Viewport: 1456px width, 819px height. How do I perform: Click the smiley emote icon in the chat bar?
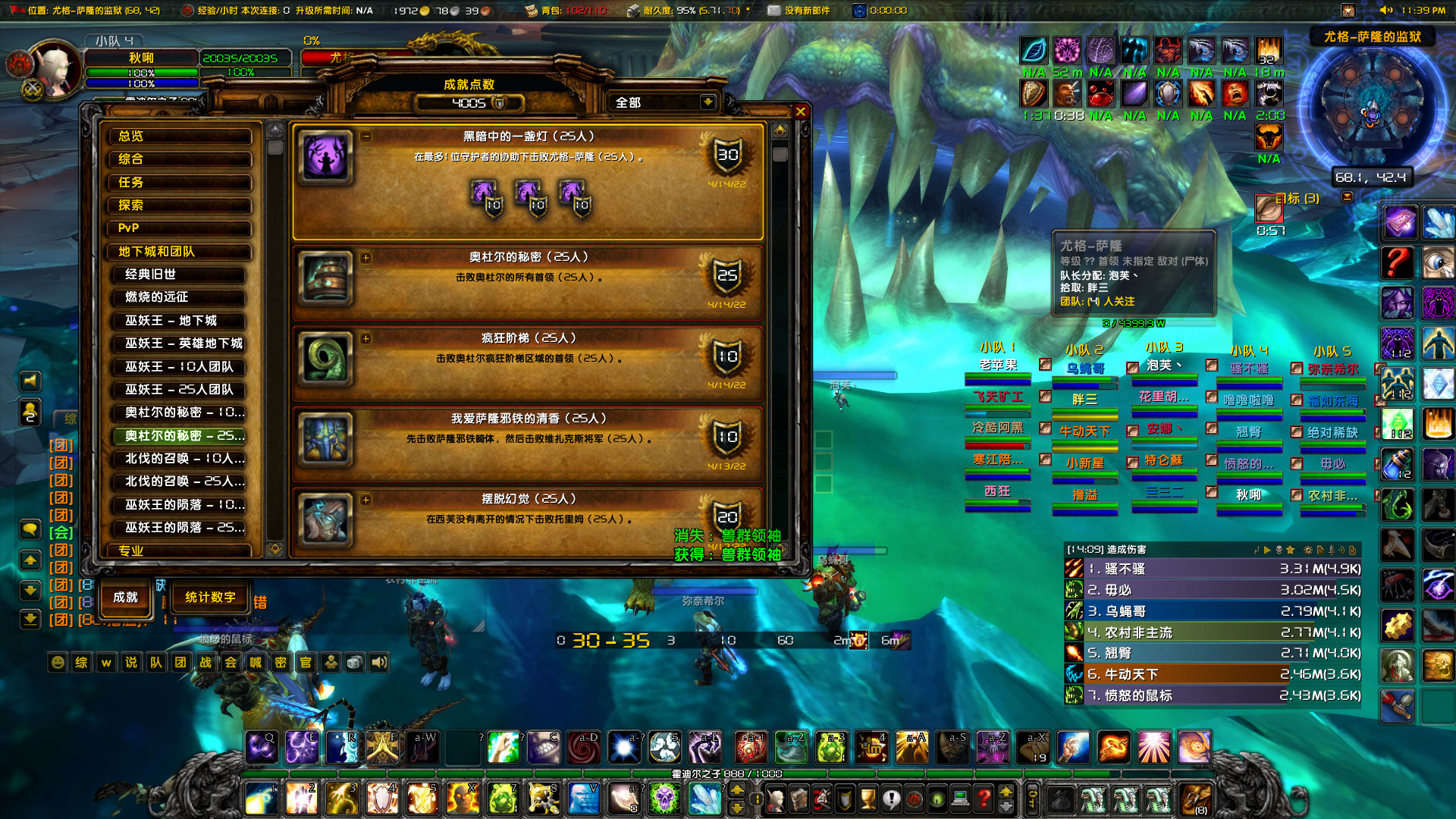click(x=56, y=662)
